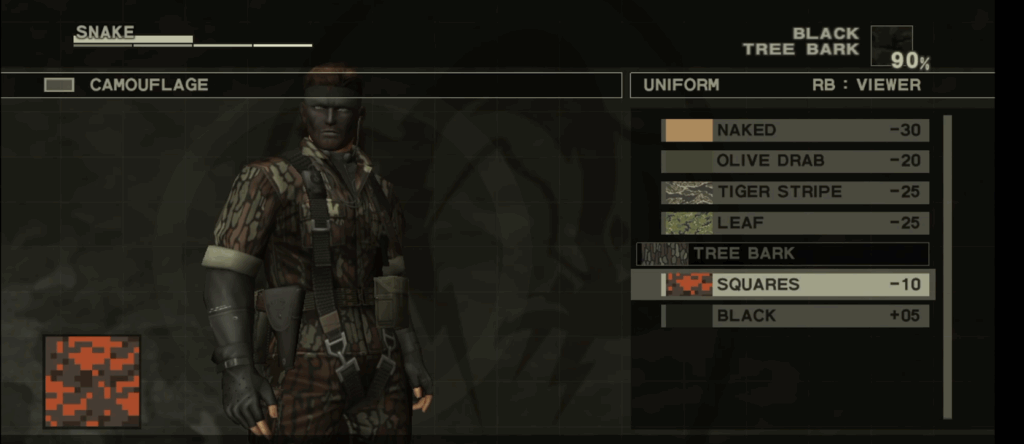The width and height of the screenshot is (1024, 444).
Task: Click the uniform list scrollbar
Action: point(947,265)
